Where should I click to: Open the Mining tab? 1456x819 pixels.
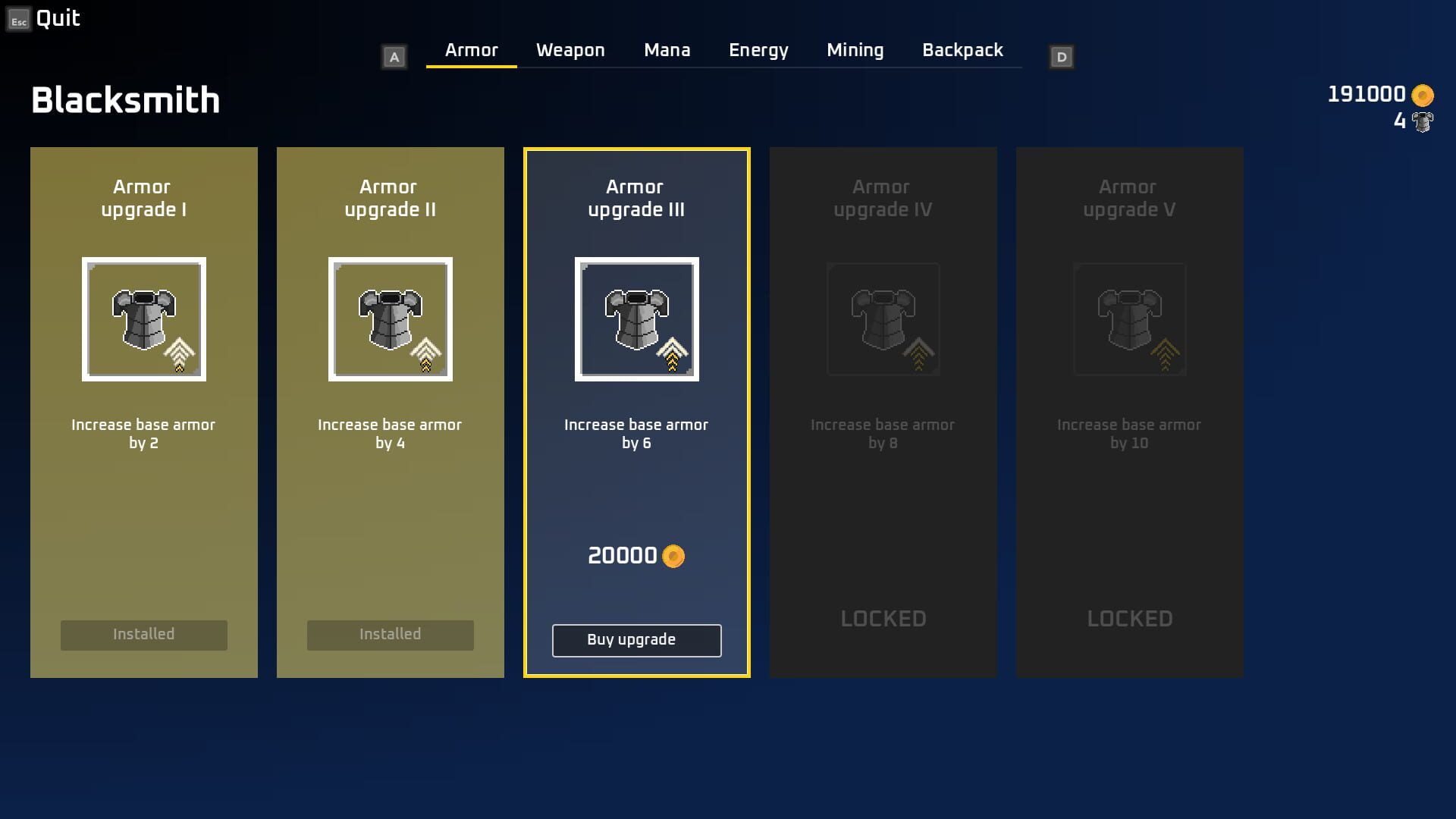(x=855, y=49)
